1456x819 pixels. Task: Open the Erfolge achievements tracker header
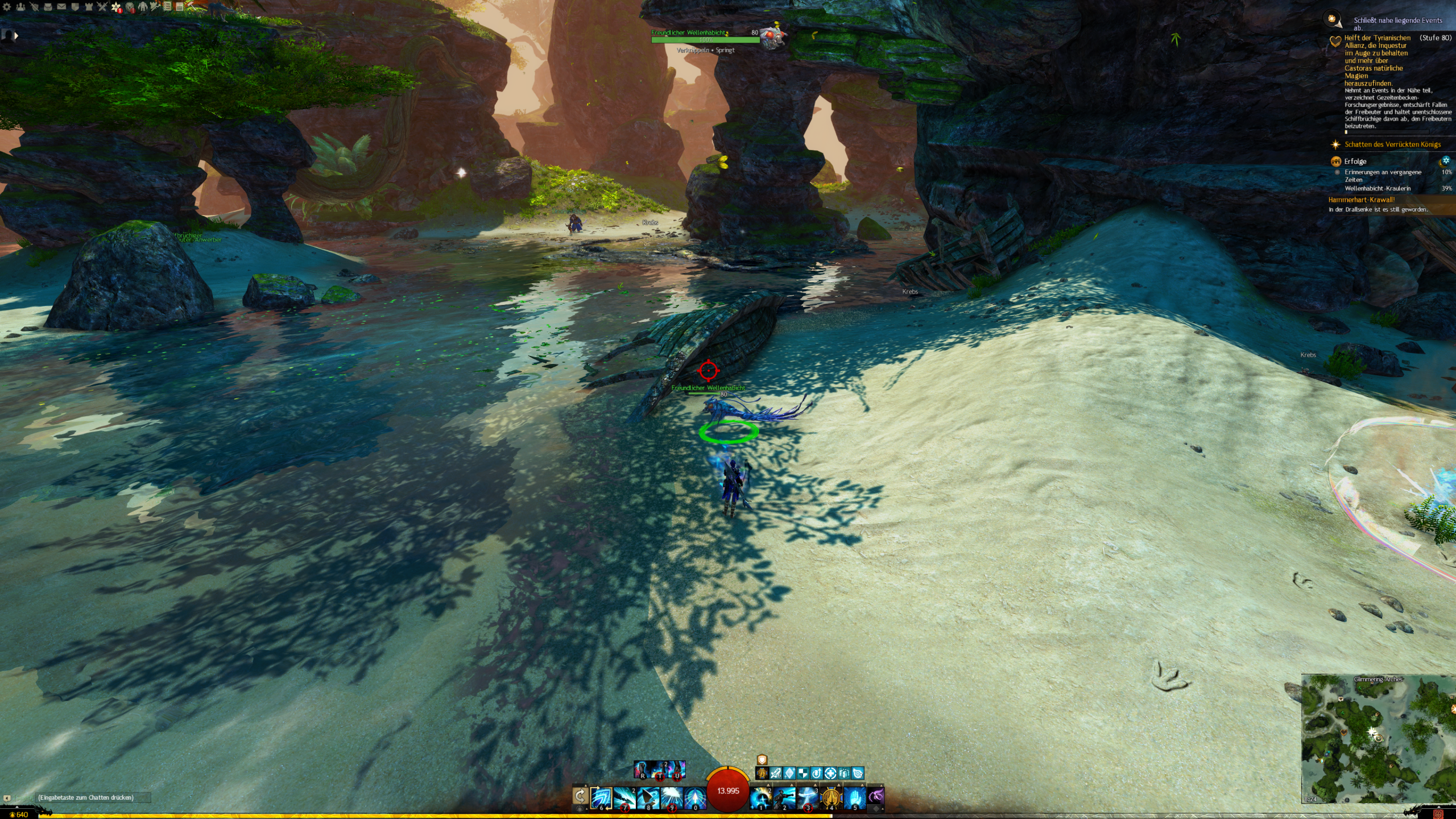point(1355,162)
